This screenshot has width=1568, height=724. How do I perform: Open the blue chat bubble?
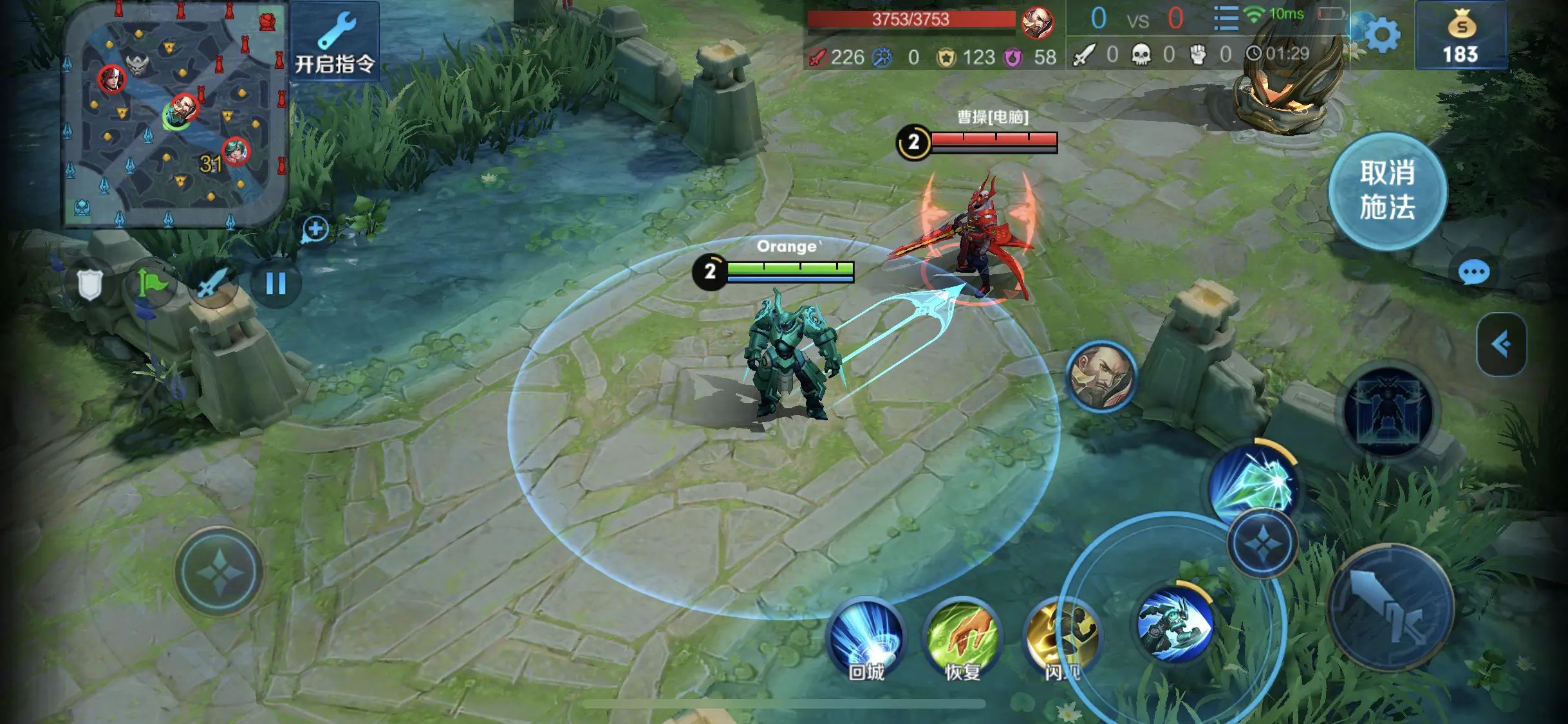[x=1473, y=273]
